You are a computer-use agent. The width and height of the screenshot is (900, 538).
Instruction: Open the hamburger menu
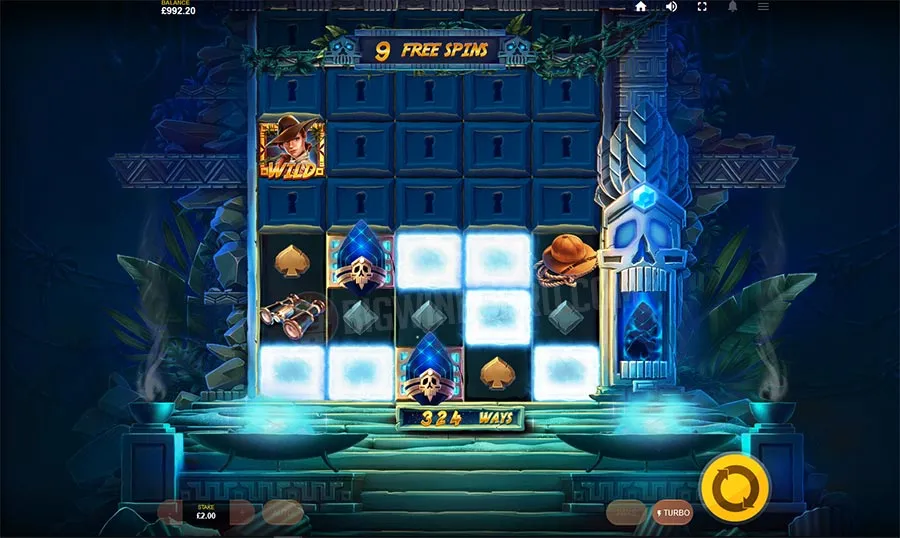763,7
